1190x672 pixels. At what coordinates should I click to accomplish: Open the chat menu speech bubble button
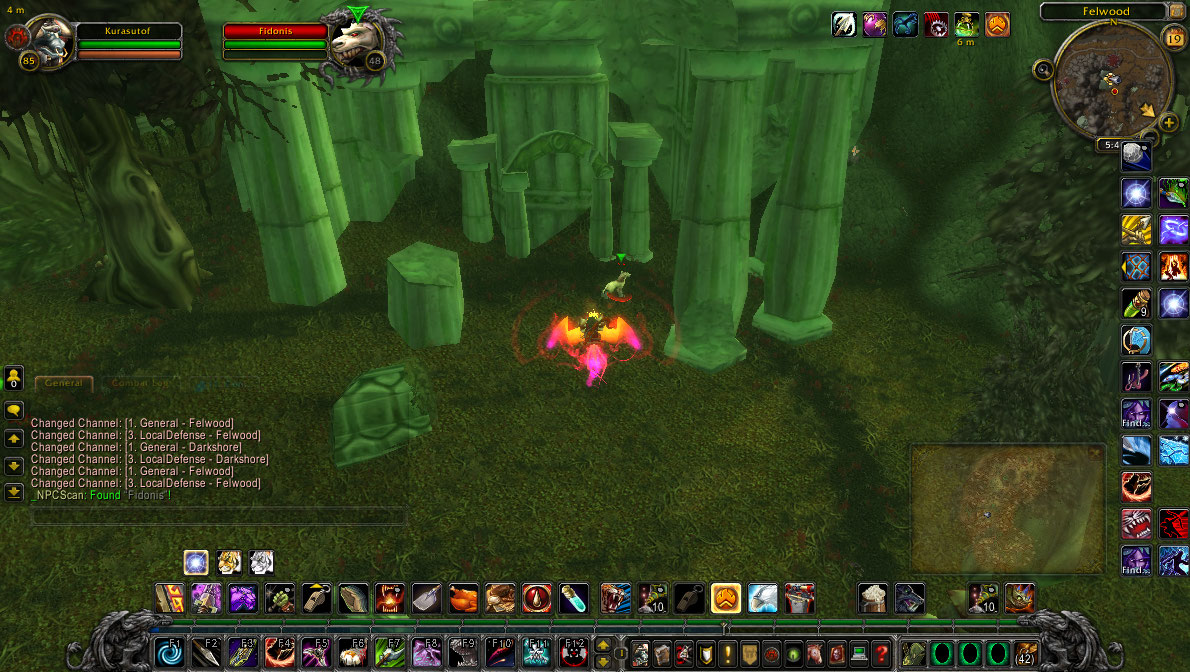[14, 410]
